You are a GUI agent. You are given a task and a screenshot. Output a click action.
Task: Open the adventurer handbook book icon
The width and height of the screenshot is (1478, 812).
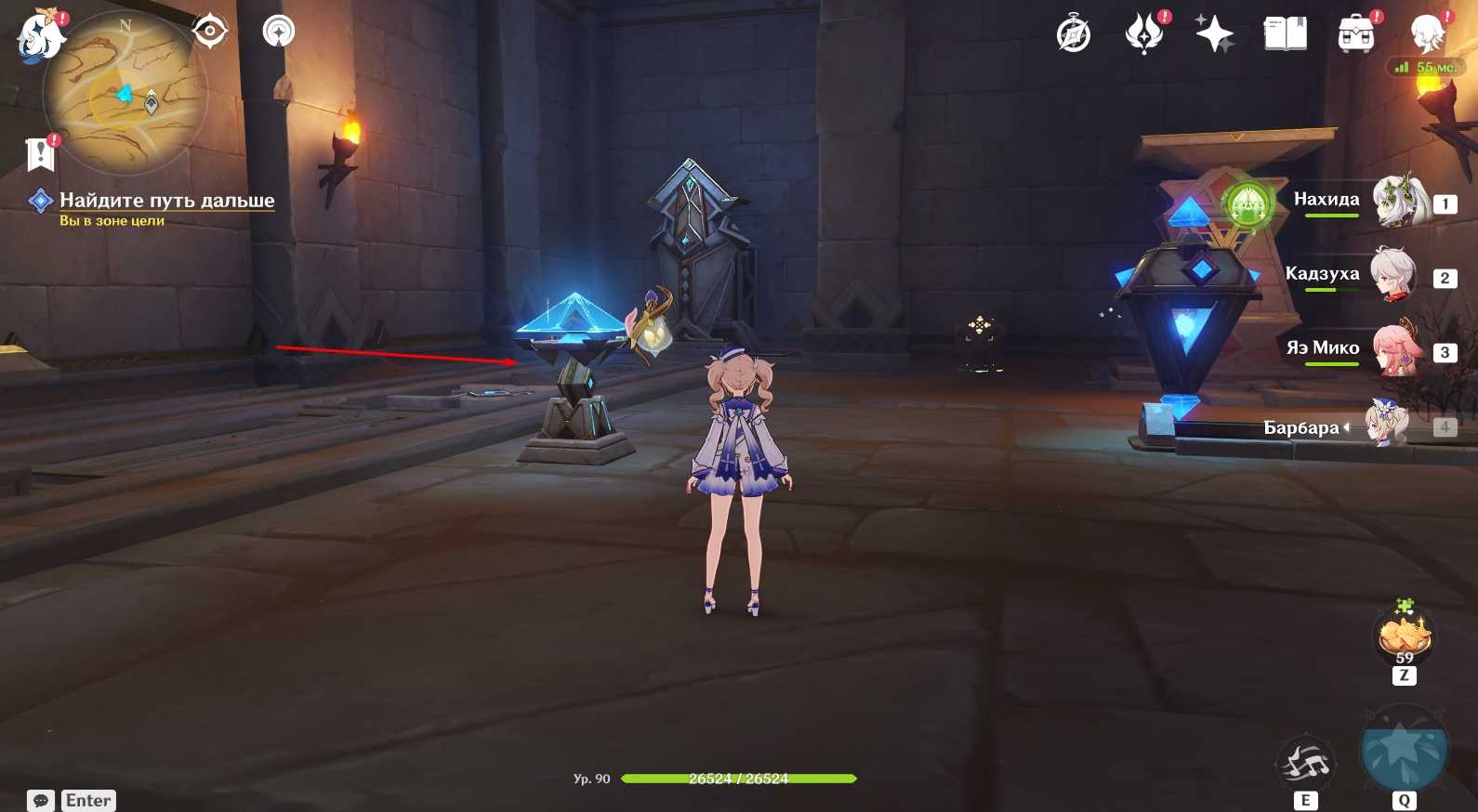tap(1286, 35)
